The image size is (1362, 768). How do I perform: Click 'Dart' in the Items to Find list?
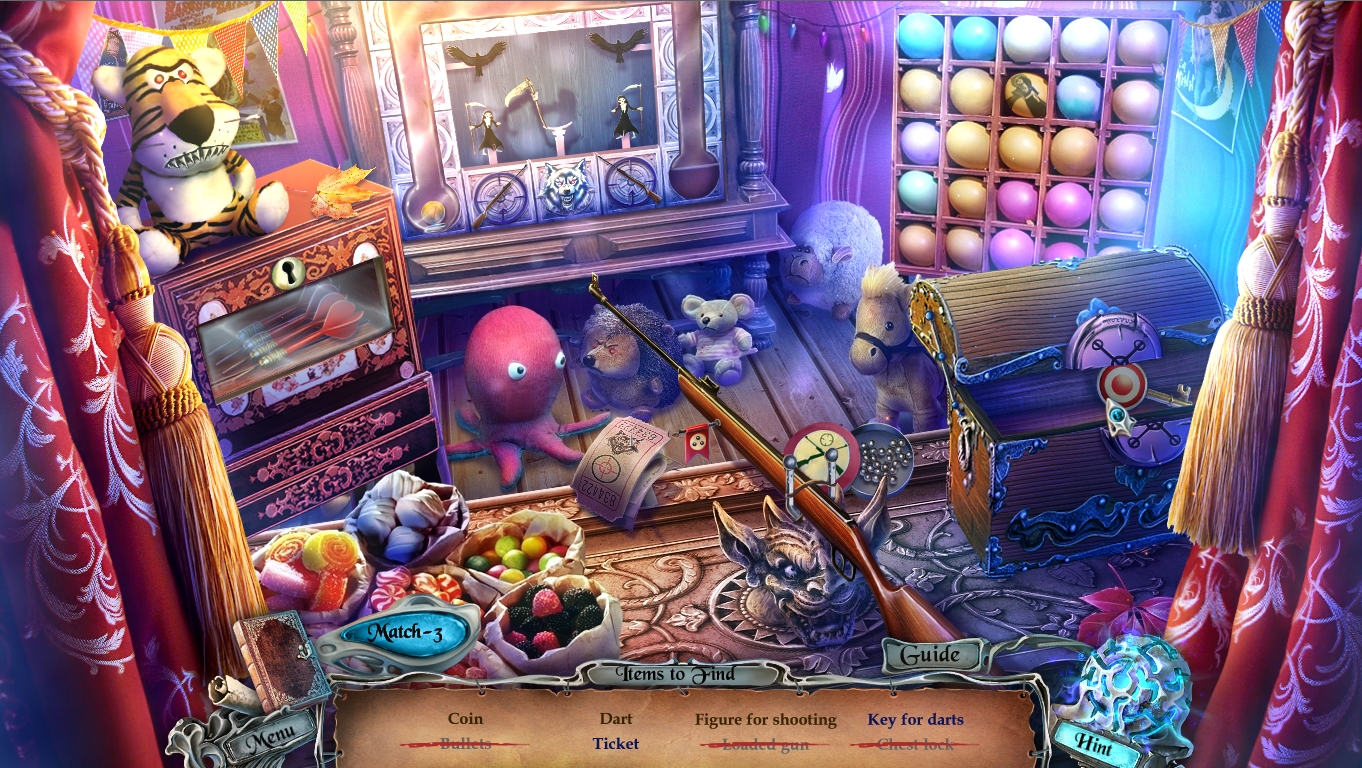tap(617, 718)
